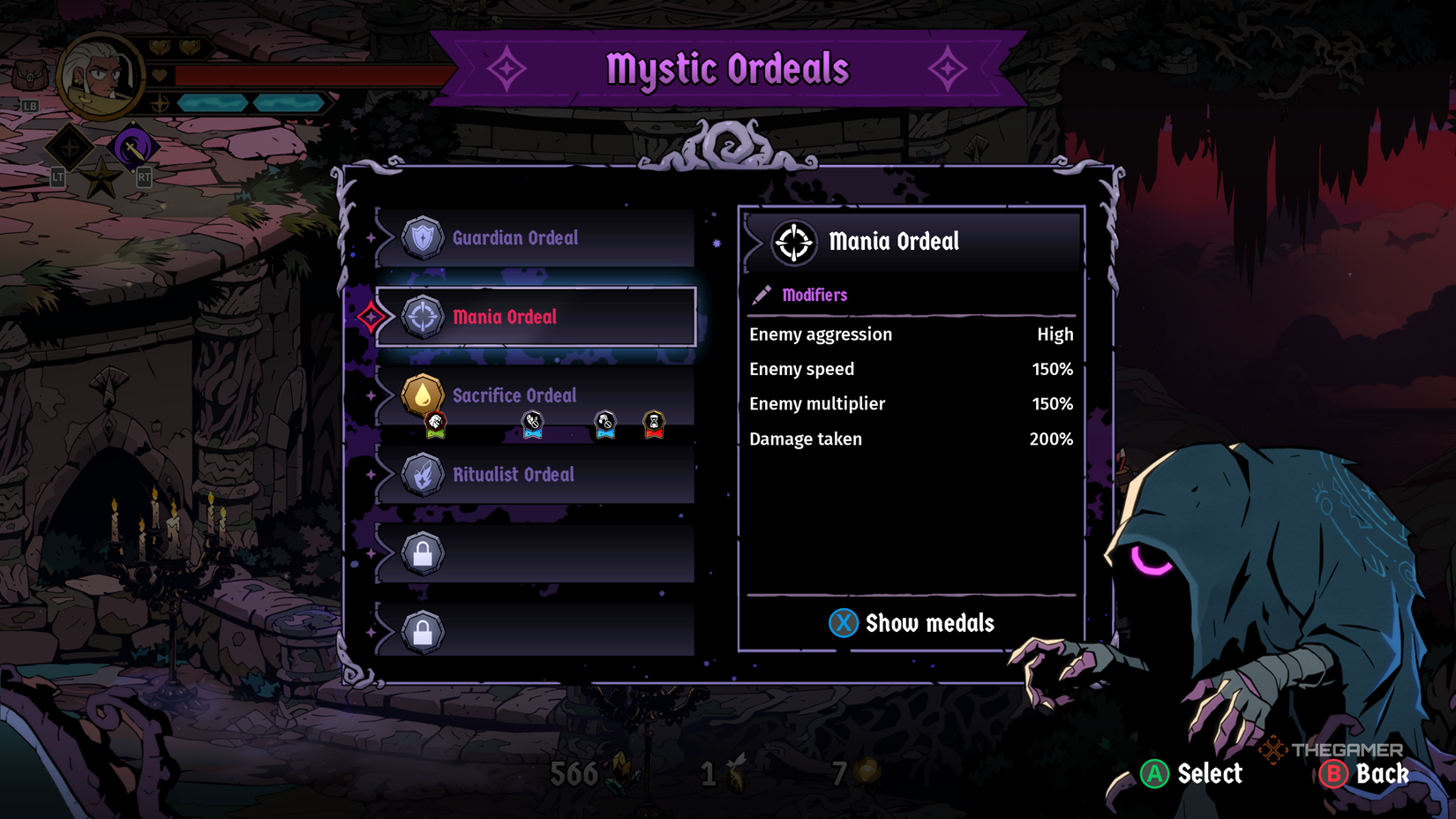Click the green-ribbon medal under Sacrifice Ordeal
Viewport: 1456px width, 819px height.
click(x=434, y=425)
